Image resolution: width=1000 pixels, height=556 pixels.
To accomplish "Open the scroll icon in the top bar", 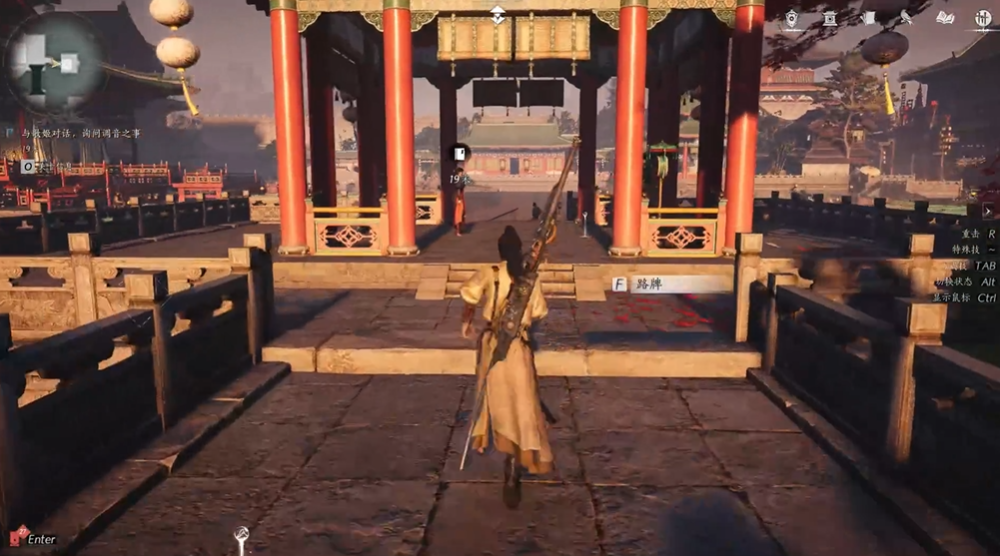I will (x=869, y=18).
